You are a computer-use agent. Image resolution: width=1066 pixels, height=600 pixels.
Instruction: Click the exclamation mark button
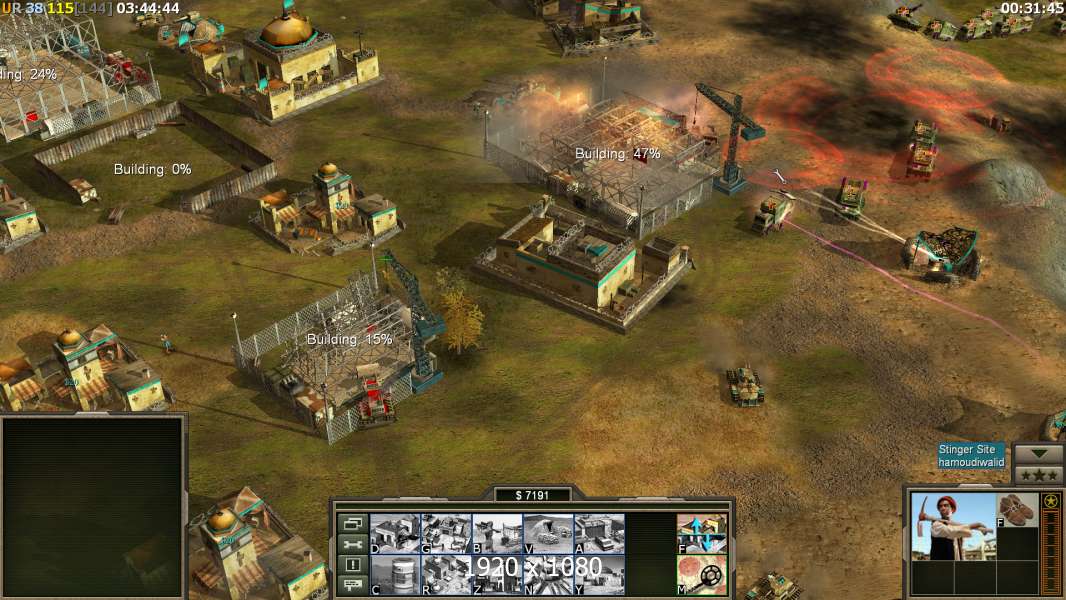[351, 565]
